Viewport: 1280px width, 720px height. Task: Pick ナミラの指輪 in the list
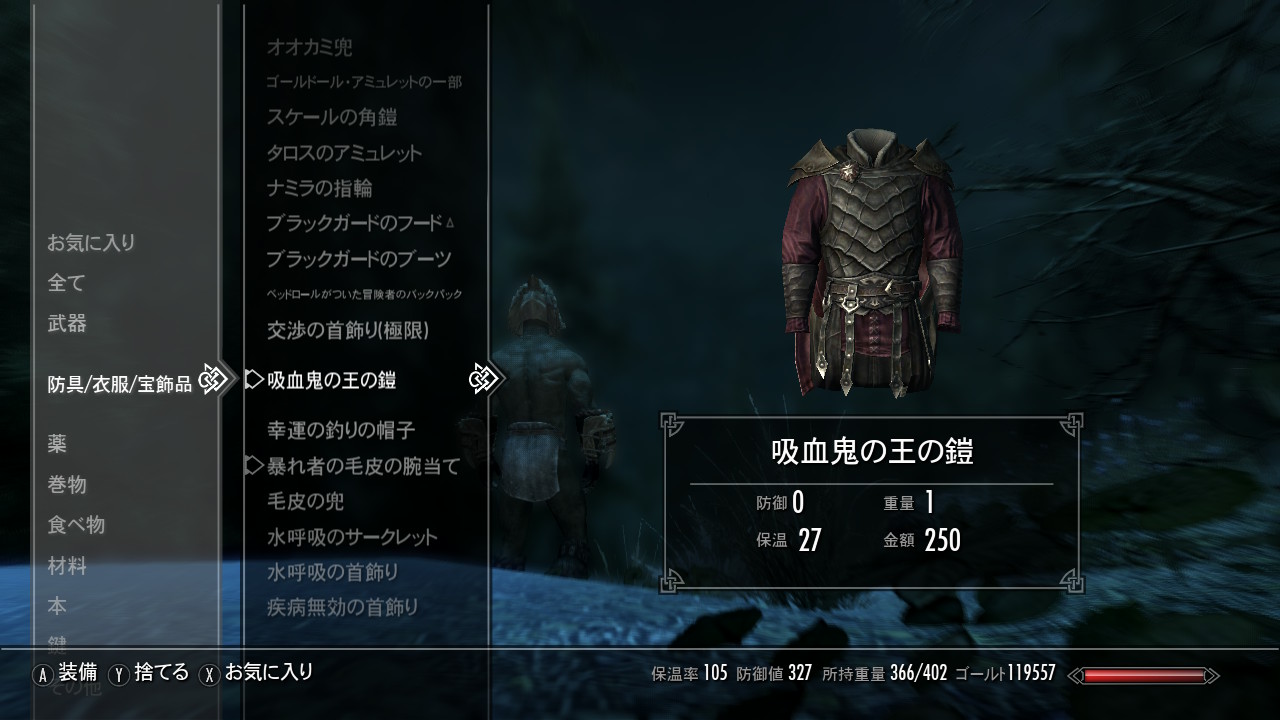tap(320, 188)
